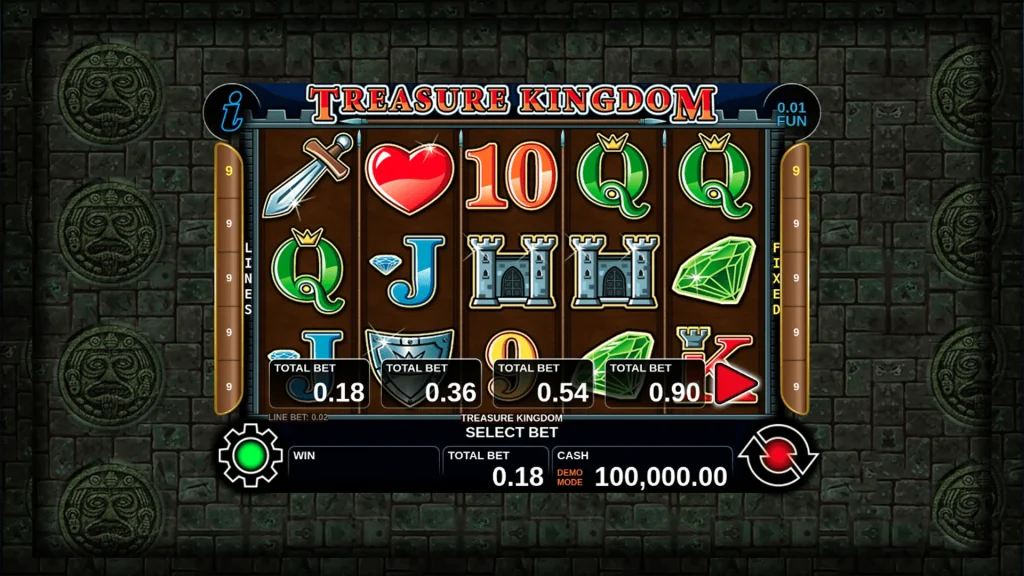
Task: Open the gear settings button
Action: pyautogui.click(x=250, y=456)
